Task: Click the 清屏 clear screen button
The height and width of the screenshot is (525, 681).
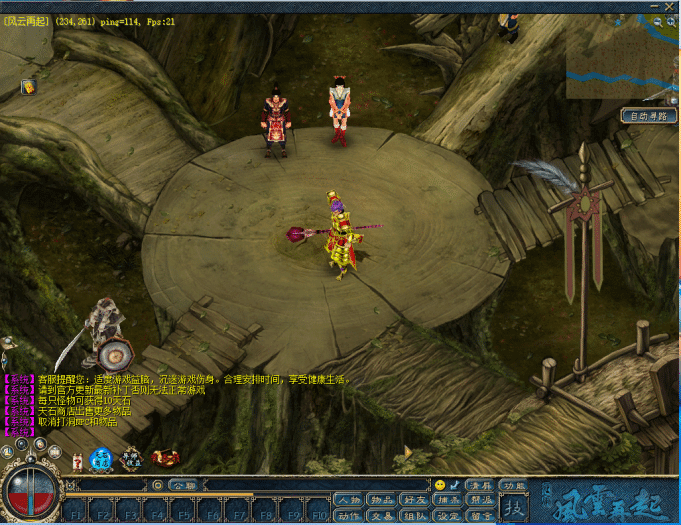Action: 480,485
